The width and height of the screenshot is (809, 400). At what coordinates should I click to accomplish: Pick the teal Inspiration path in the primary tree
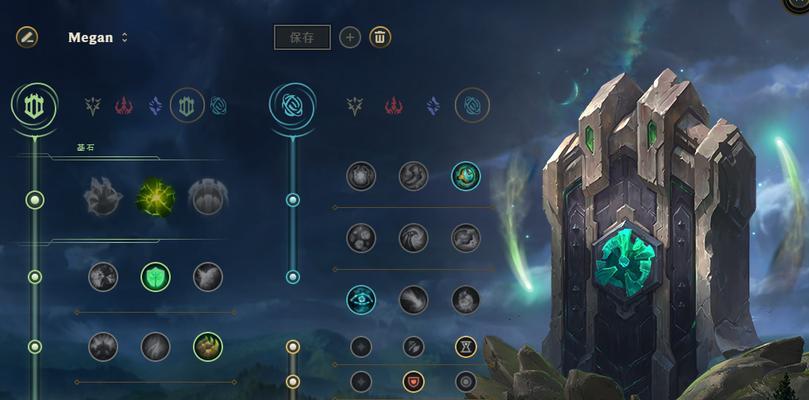pyautogui.click(x=218, y=105)
